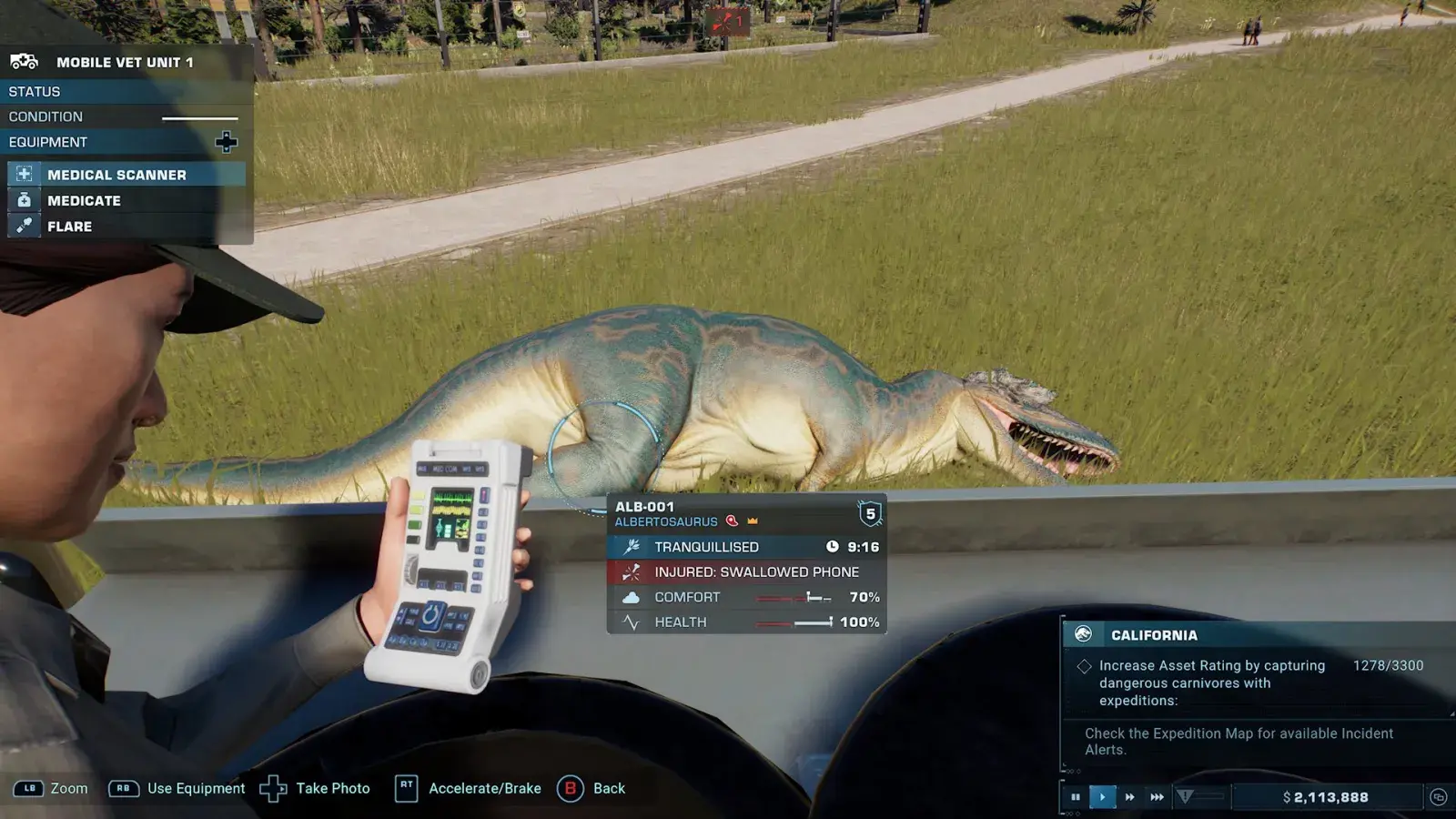Open the California objective panel header
Image resolution: width=1456 pixels, height=819 pixels.
[1154, 635]
